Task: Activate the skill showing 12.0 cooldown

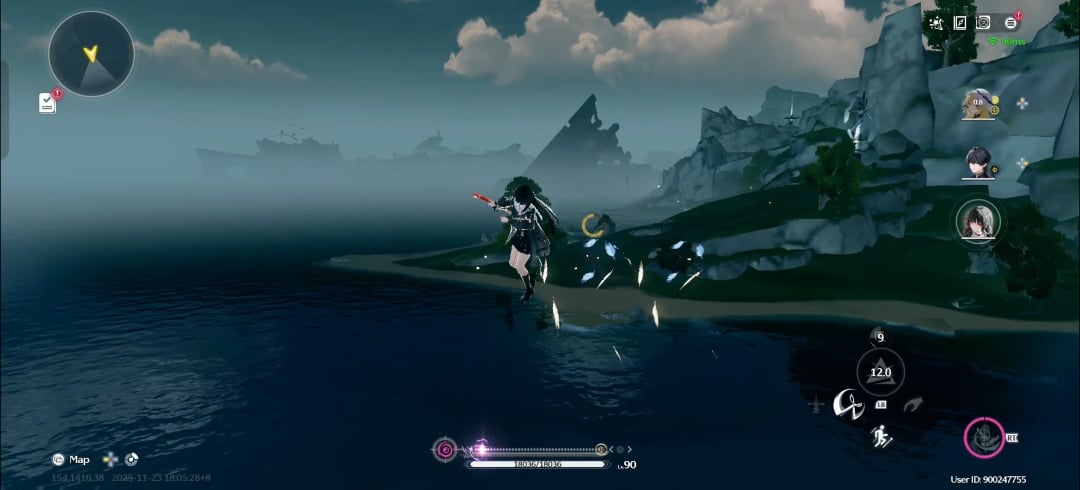Action: (x=880, y=372)
